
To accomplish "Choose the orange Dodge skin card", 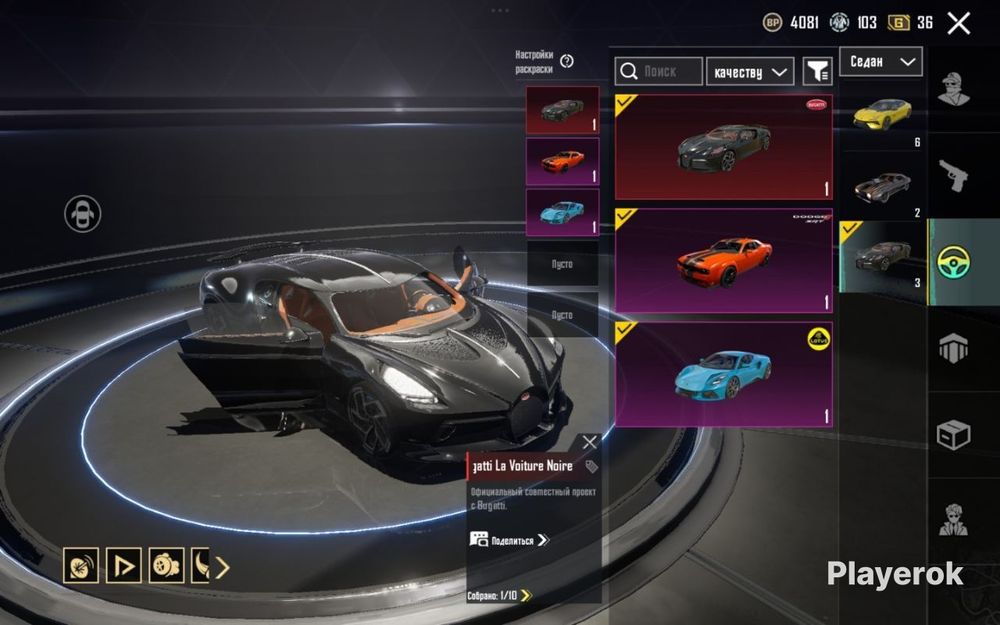I will 723,260.
